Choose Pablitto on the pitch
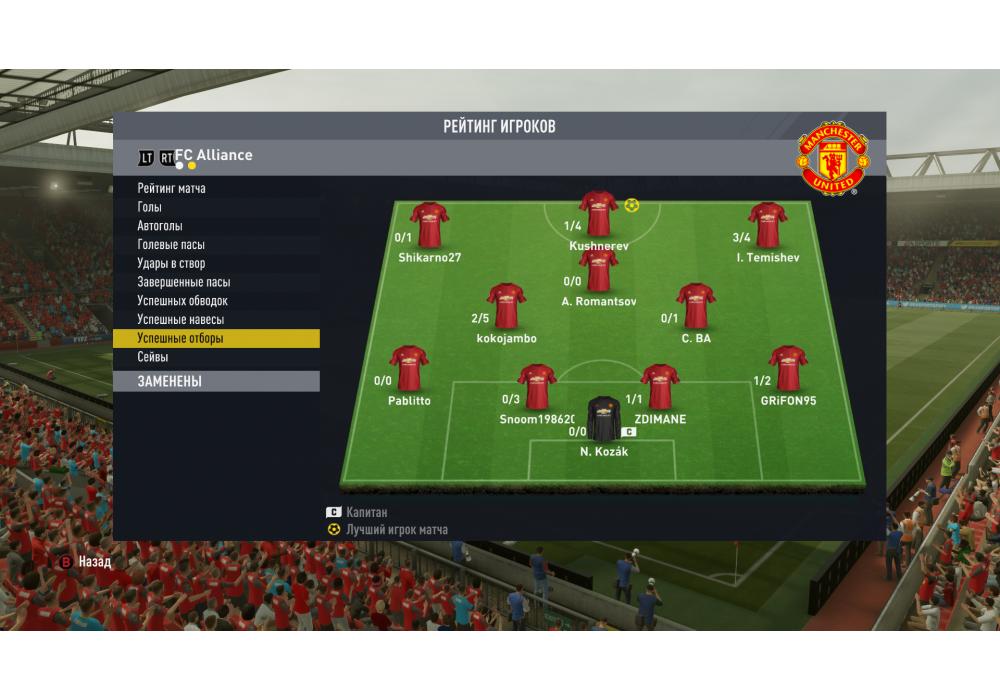Viewport: 1000px width, 700px height. 409,369
